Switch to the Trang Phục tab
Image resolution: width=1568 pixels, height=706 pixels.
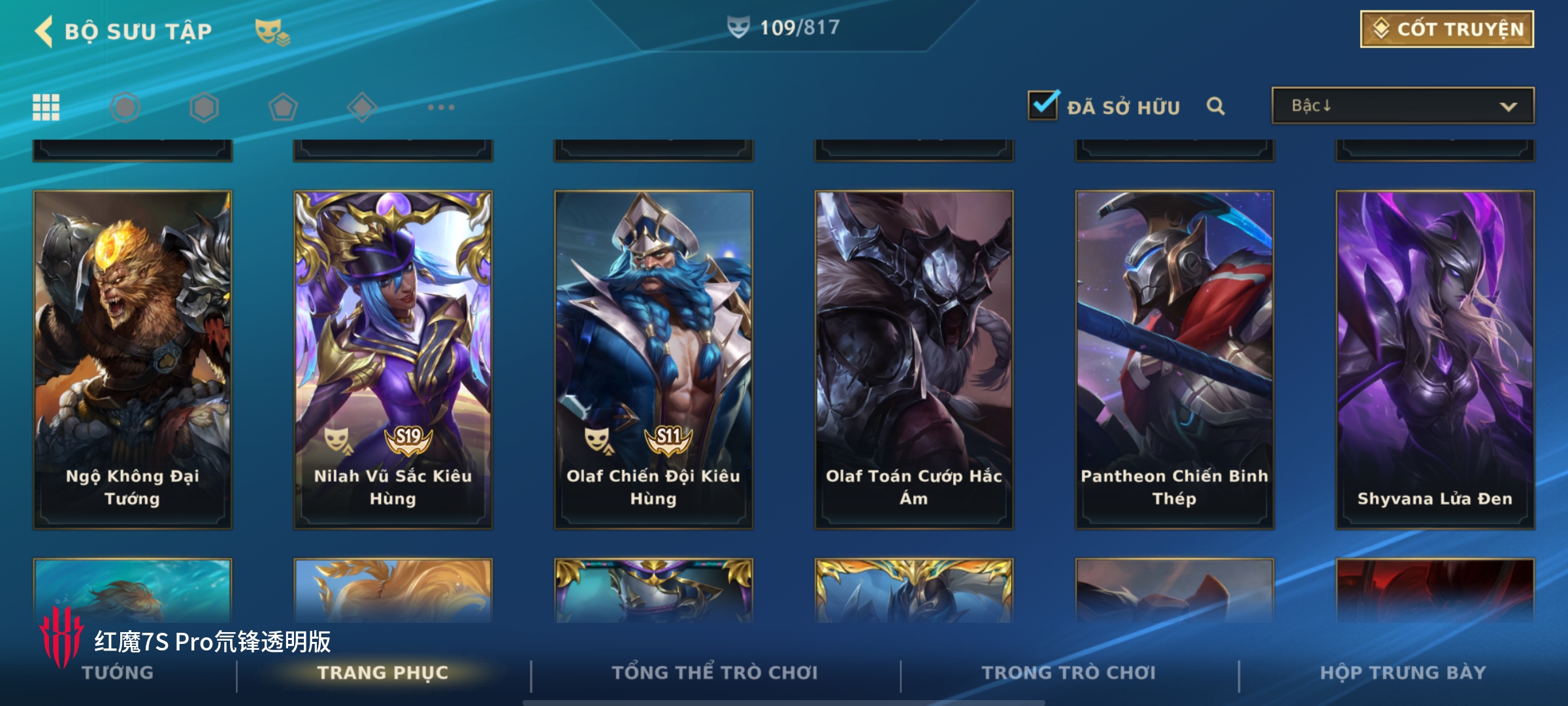pyautogui.click(x=383, y=673)
